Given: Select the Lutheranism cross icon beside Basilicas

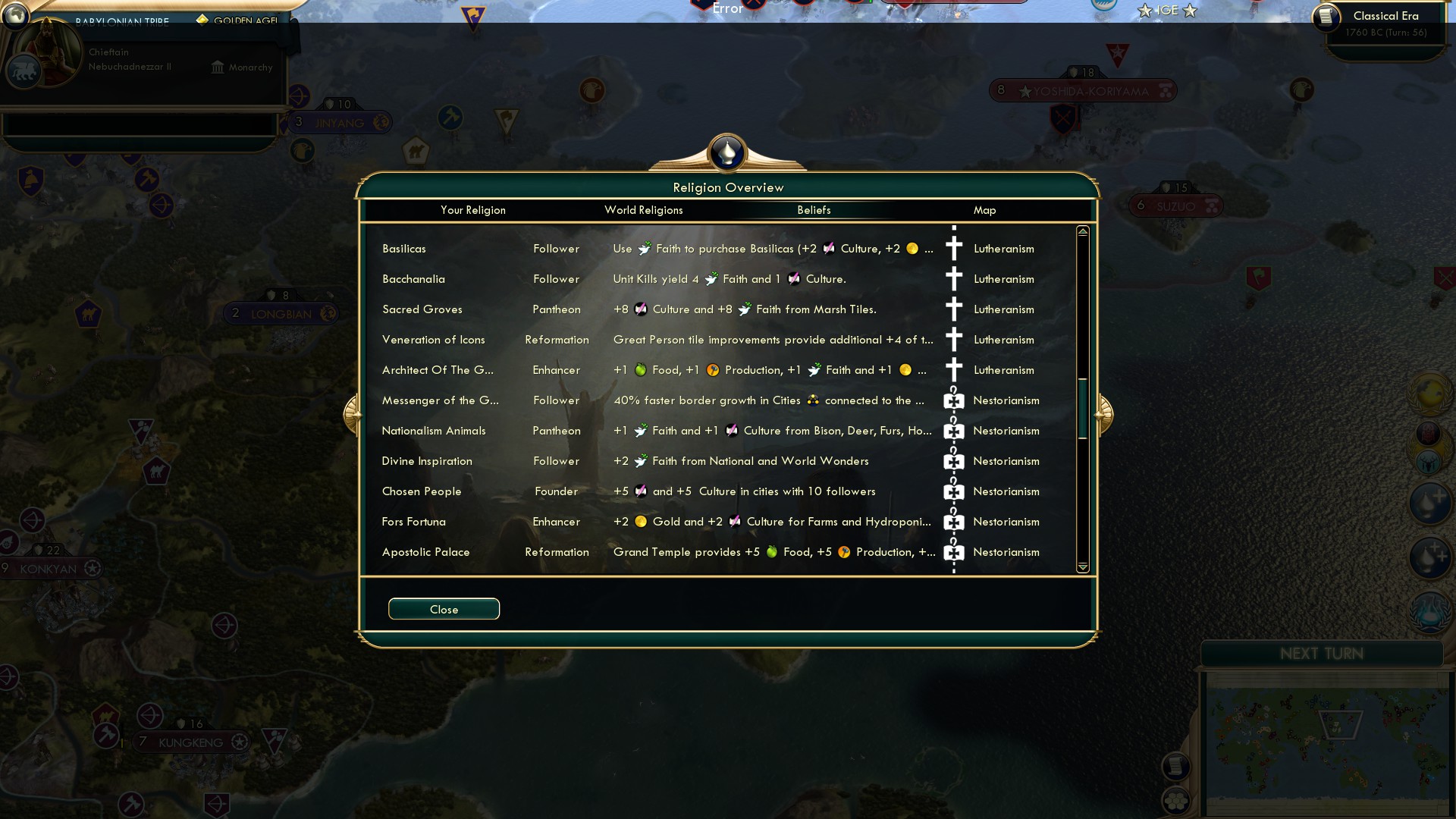Looking at the screenshot, I should tap(953, 248).
